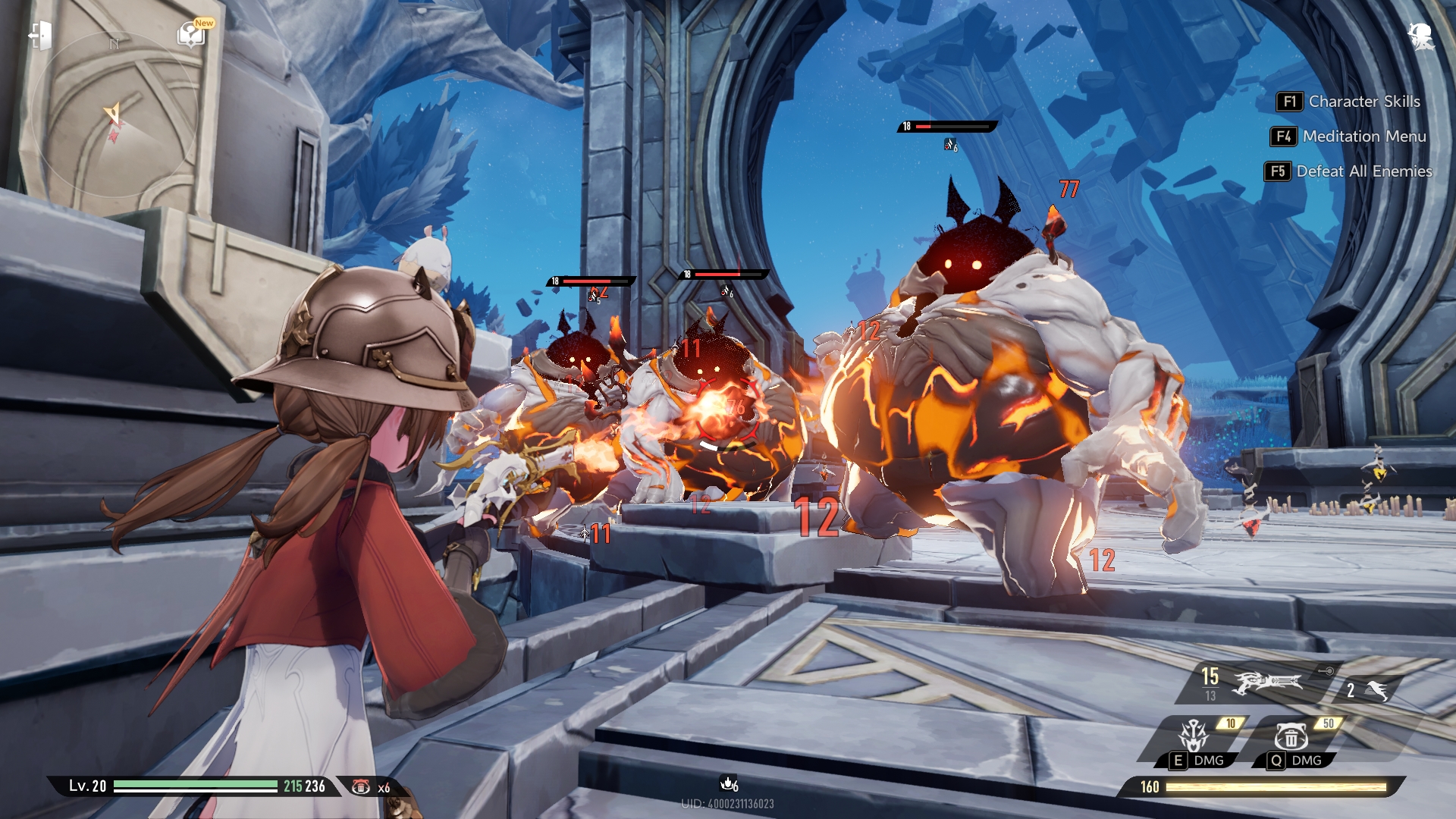Switch to the secondary weapon slot
Screen dimensions: 1456x819
click(1370, 690)
